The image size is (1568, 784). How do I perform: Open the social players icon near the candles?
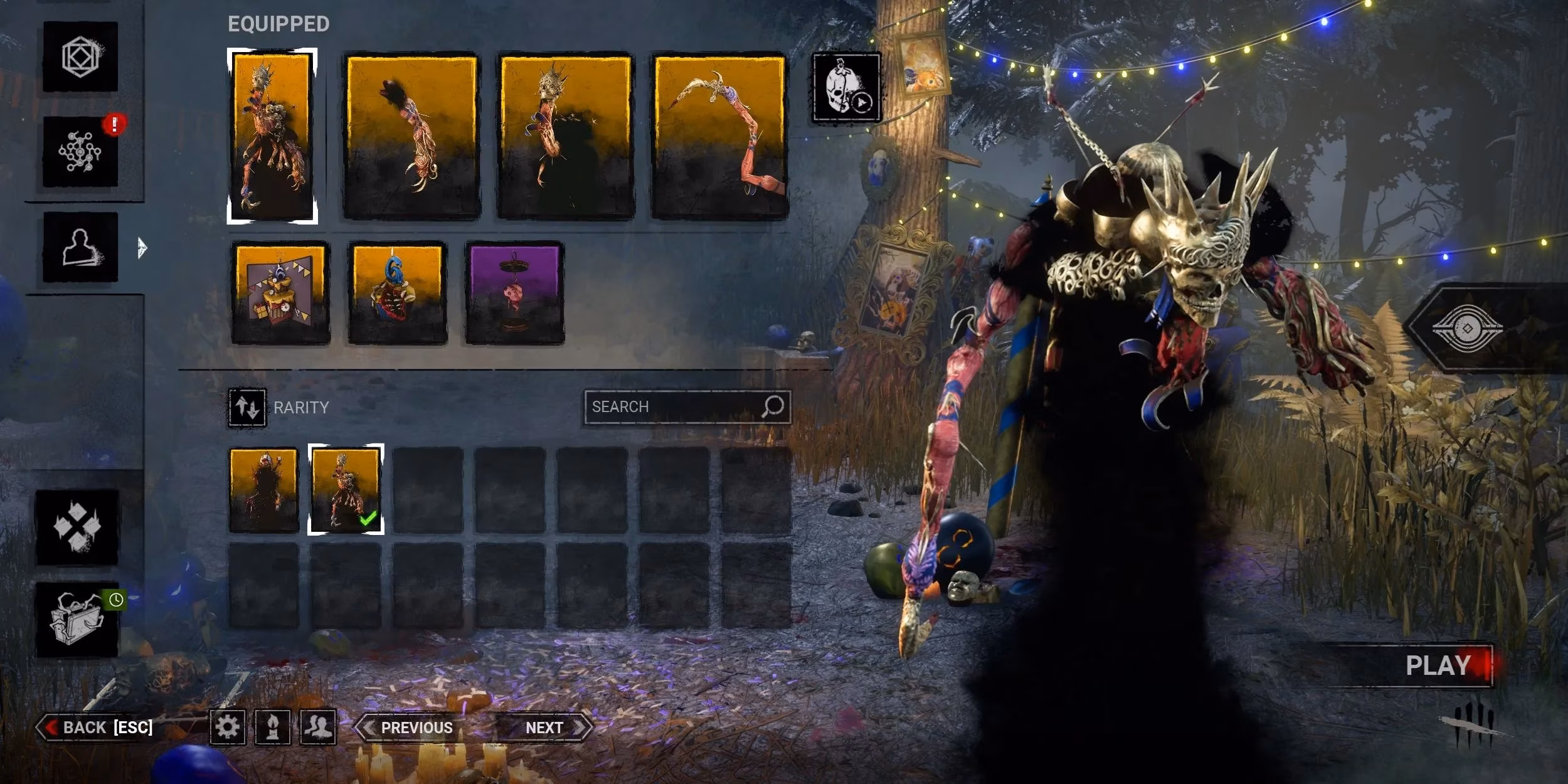click(x=317, y=728)
